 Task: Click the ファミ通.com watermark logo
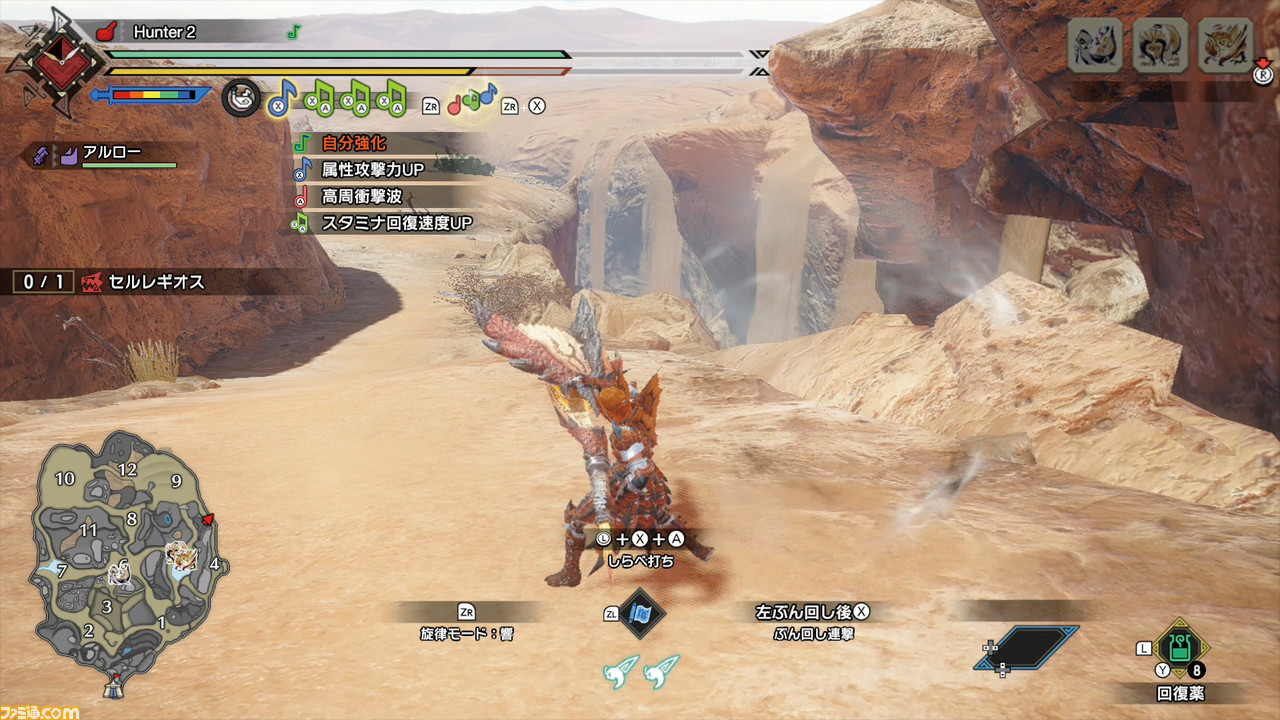point(40,710)
